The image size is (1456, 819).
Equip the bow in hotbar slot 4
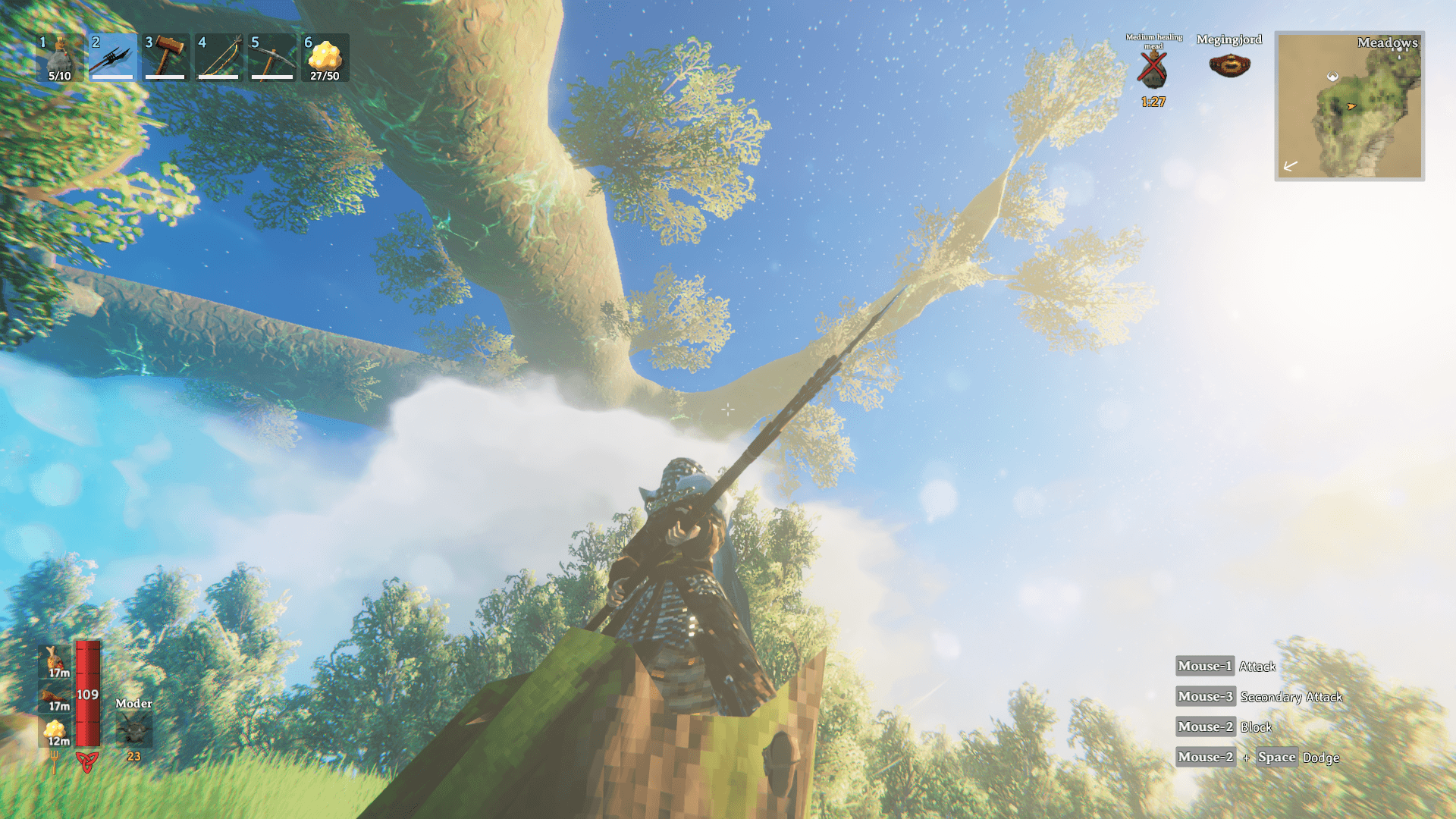pyautogui.click(x=218, y=58)
